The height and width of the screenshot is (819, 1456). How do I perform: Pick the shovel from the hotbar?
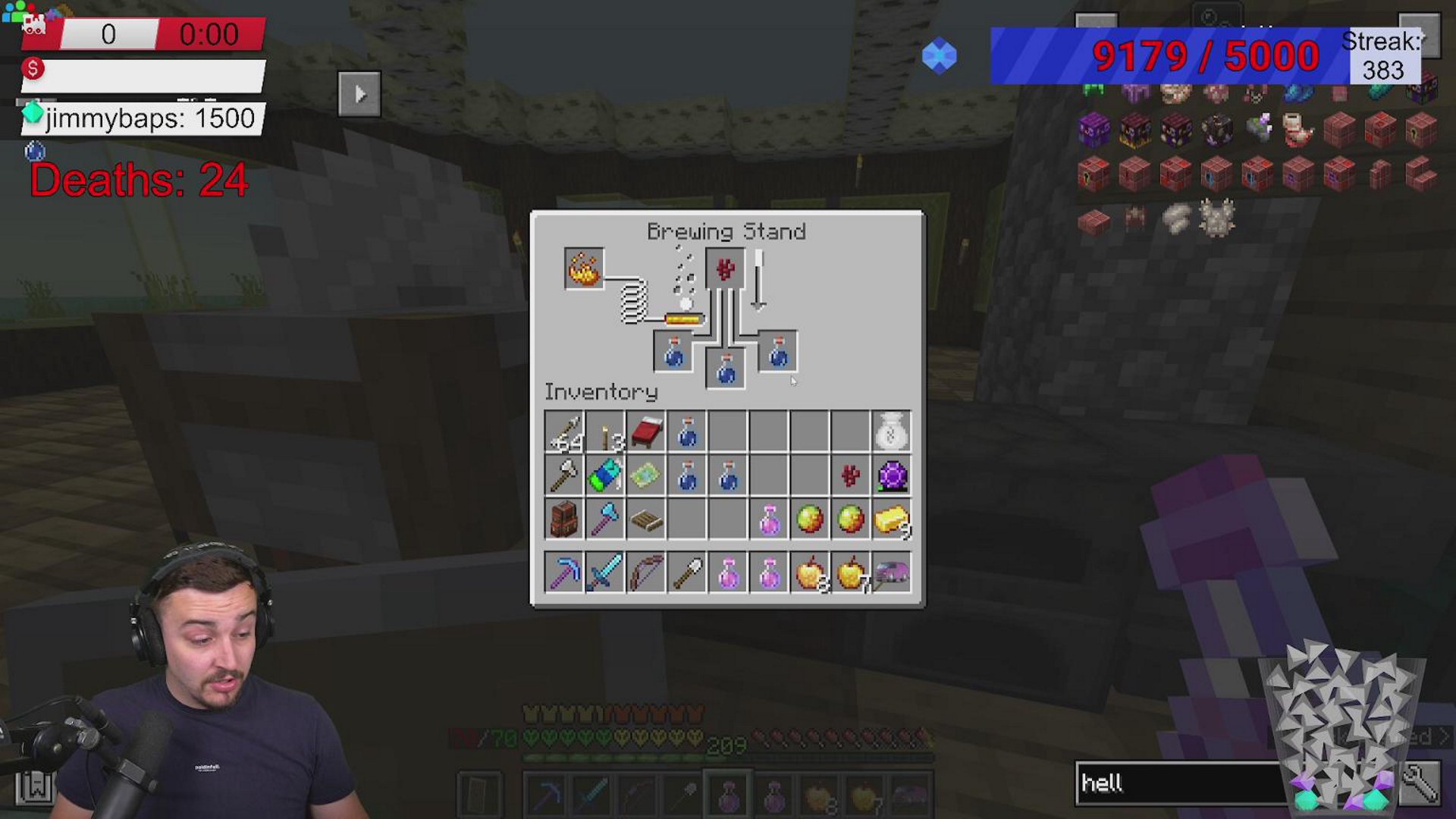pyautogui.click(x=687, y=573)
